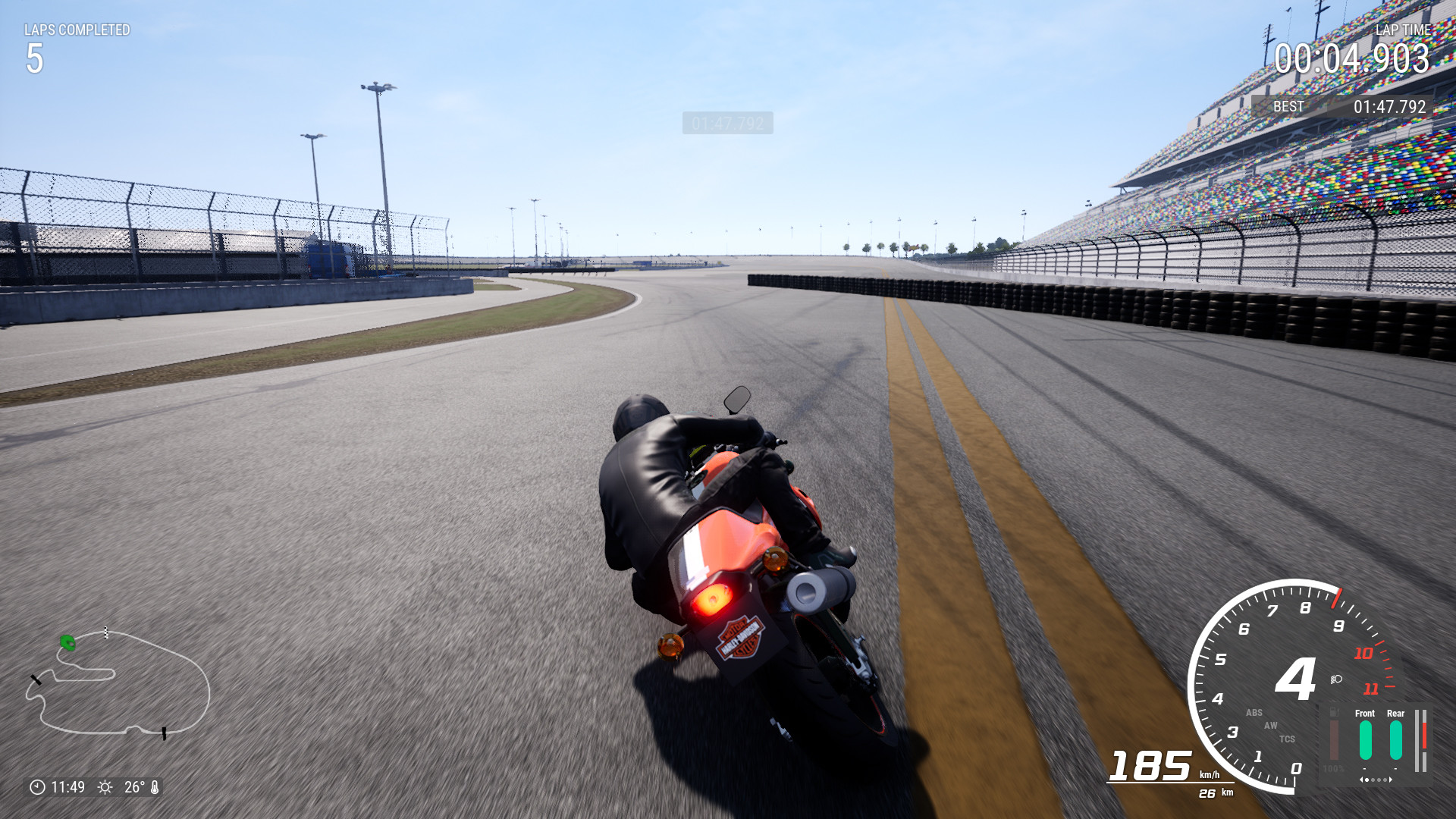Screen dimensions: 1456x819
Task: Toggle the TCS indicator on the dashboard
Action: click(x=1288, y=738)
